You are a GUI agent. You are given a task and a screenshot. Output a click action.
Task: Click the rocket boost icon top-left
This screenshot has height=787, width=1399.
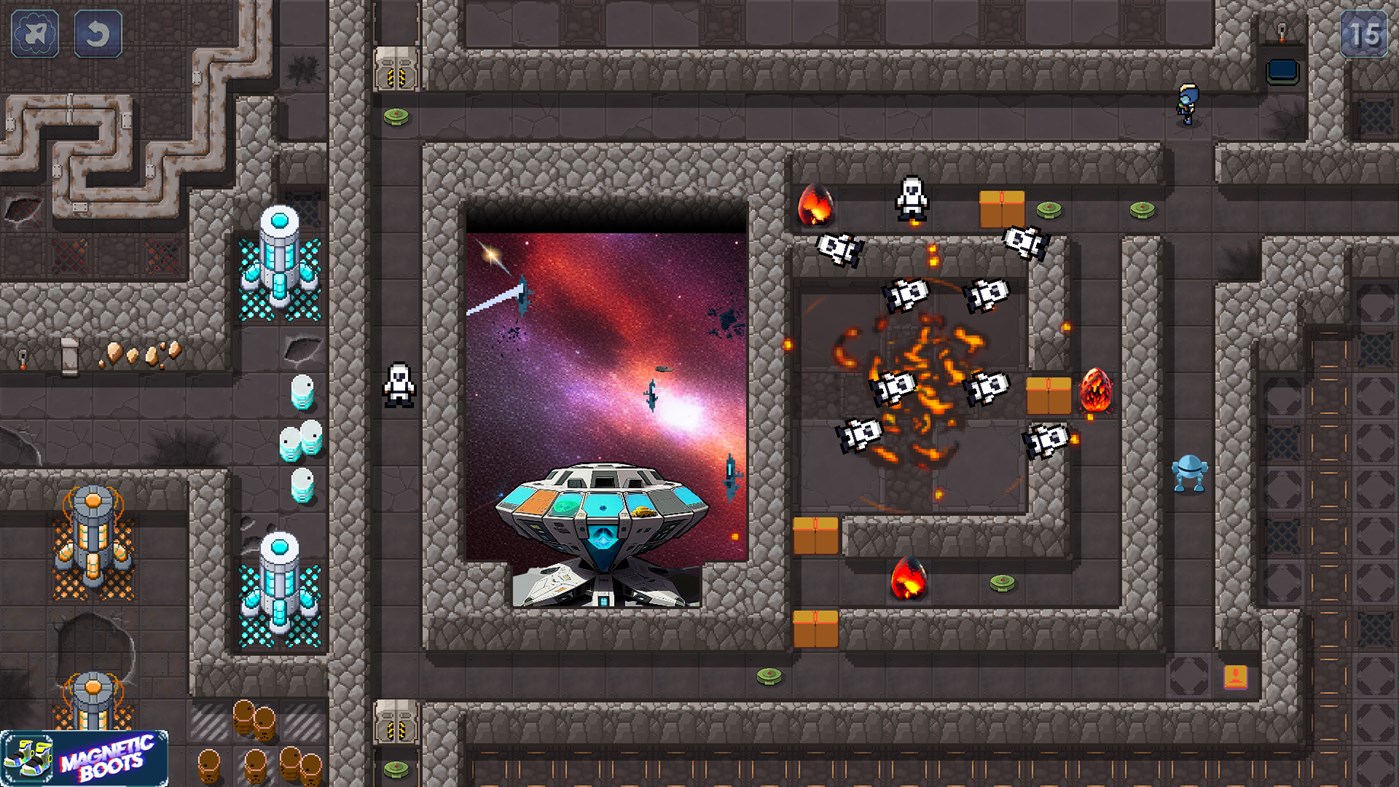(34, 32)
